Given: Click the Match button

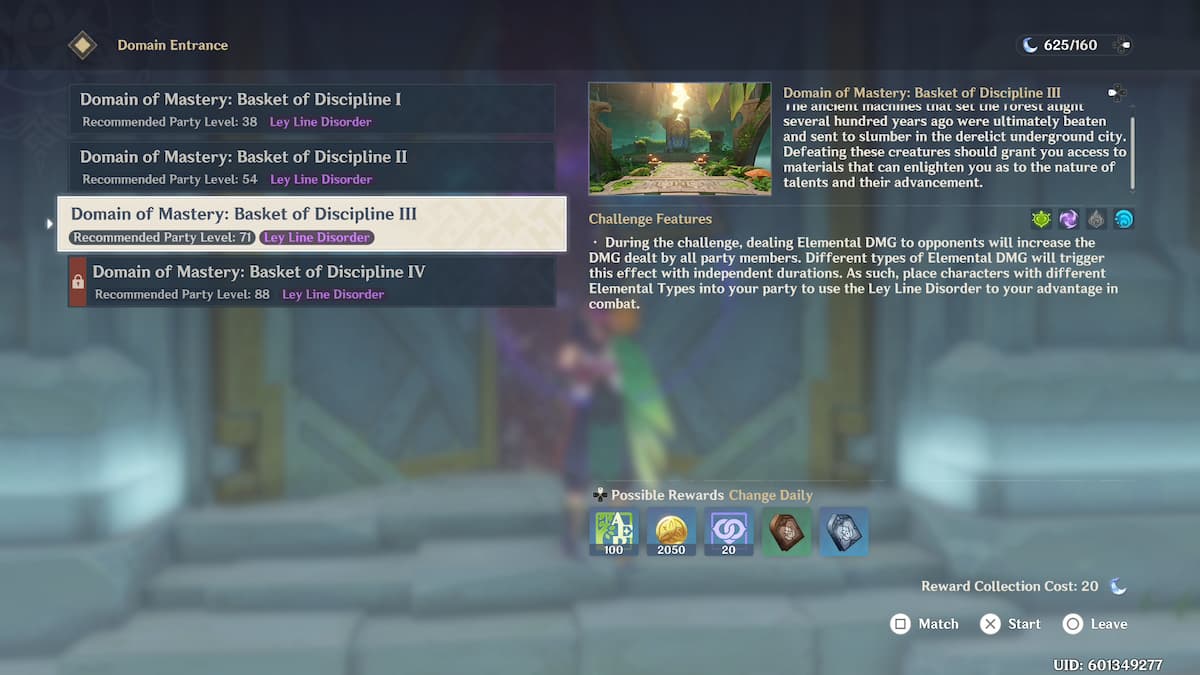Looking at the screenshot, I should pos(925,624).
